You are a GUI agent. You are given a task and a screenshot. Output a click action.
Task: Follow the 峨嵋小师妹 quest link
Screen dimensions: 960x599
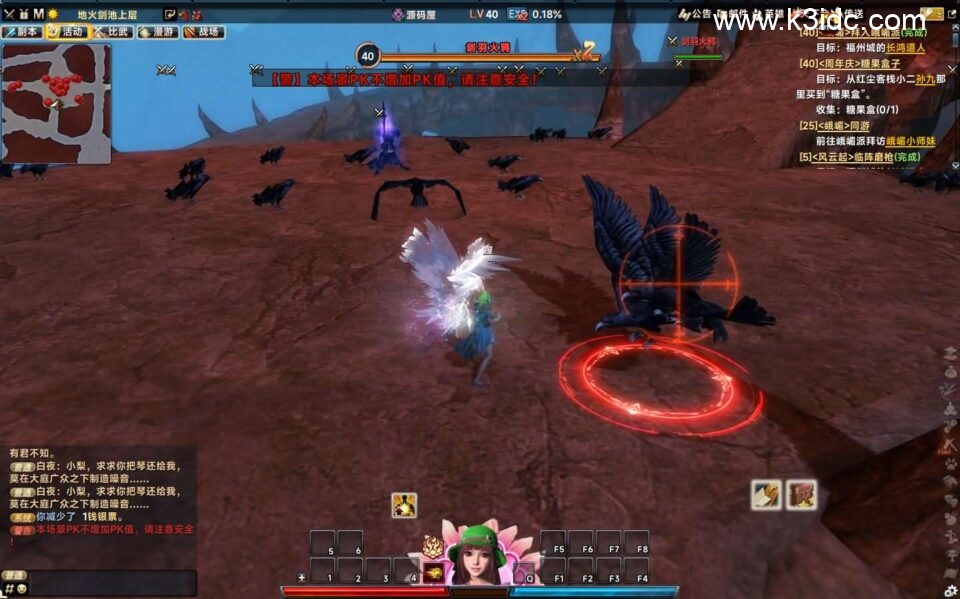tap(910, 142)
